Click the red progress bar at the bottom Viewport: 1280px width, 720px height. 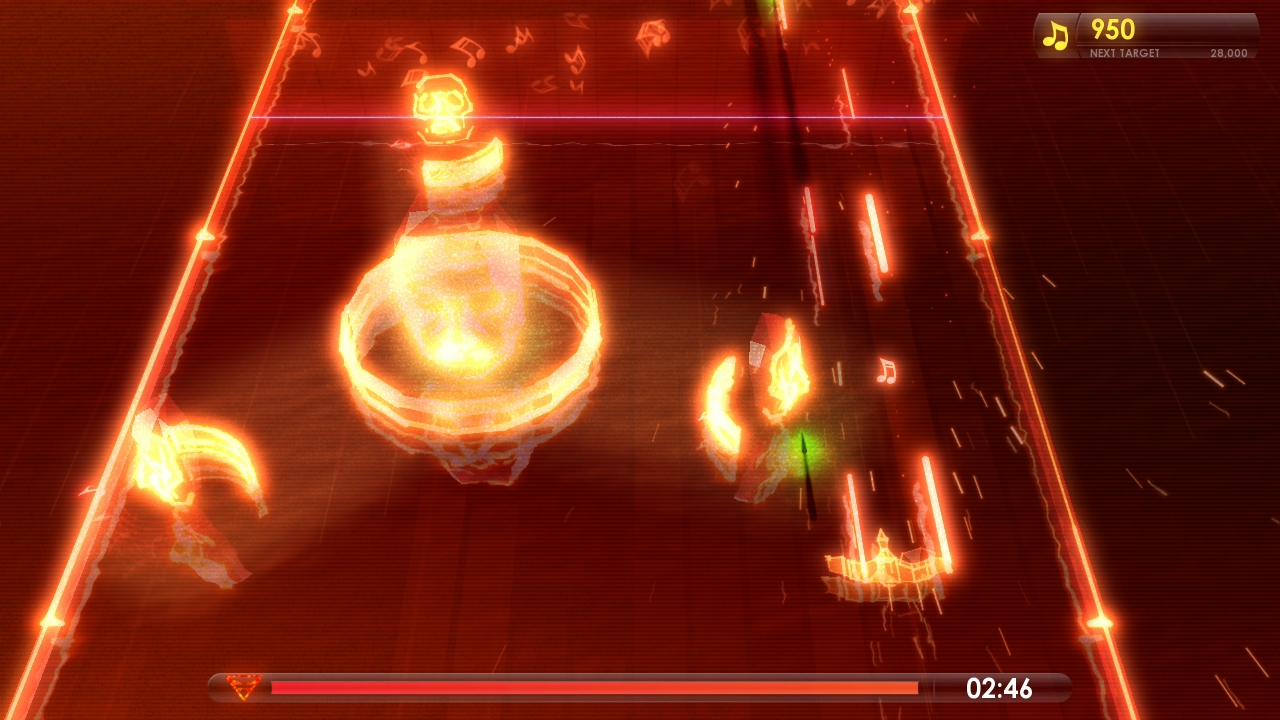(600, 687)
